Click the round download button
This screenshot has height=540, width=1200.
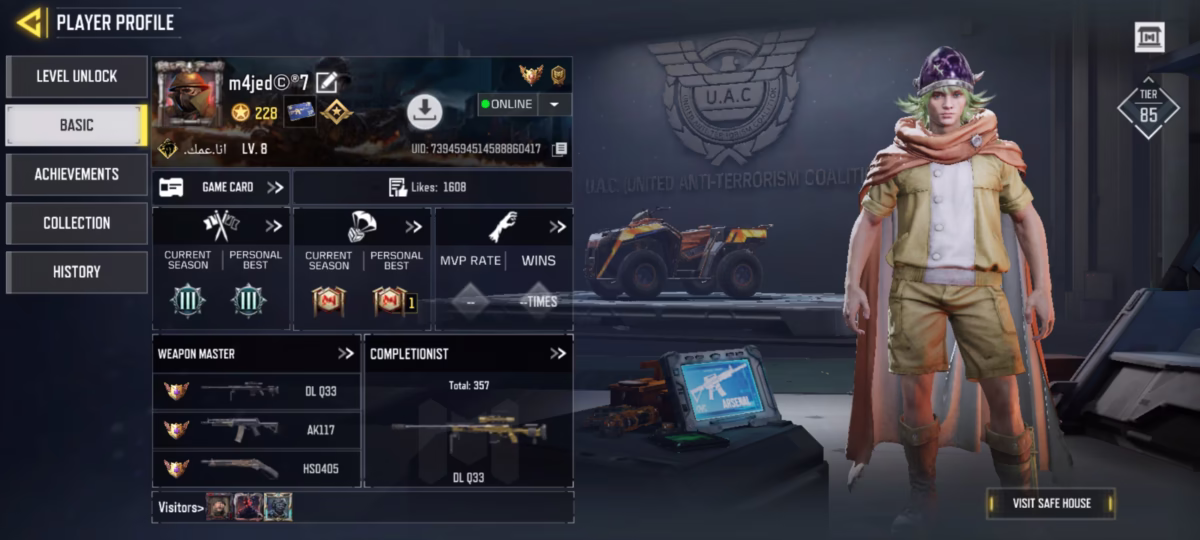coord(424,111)
